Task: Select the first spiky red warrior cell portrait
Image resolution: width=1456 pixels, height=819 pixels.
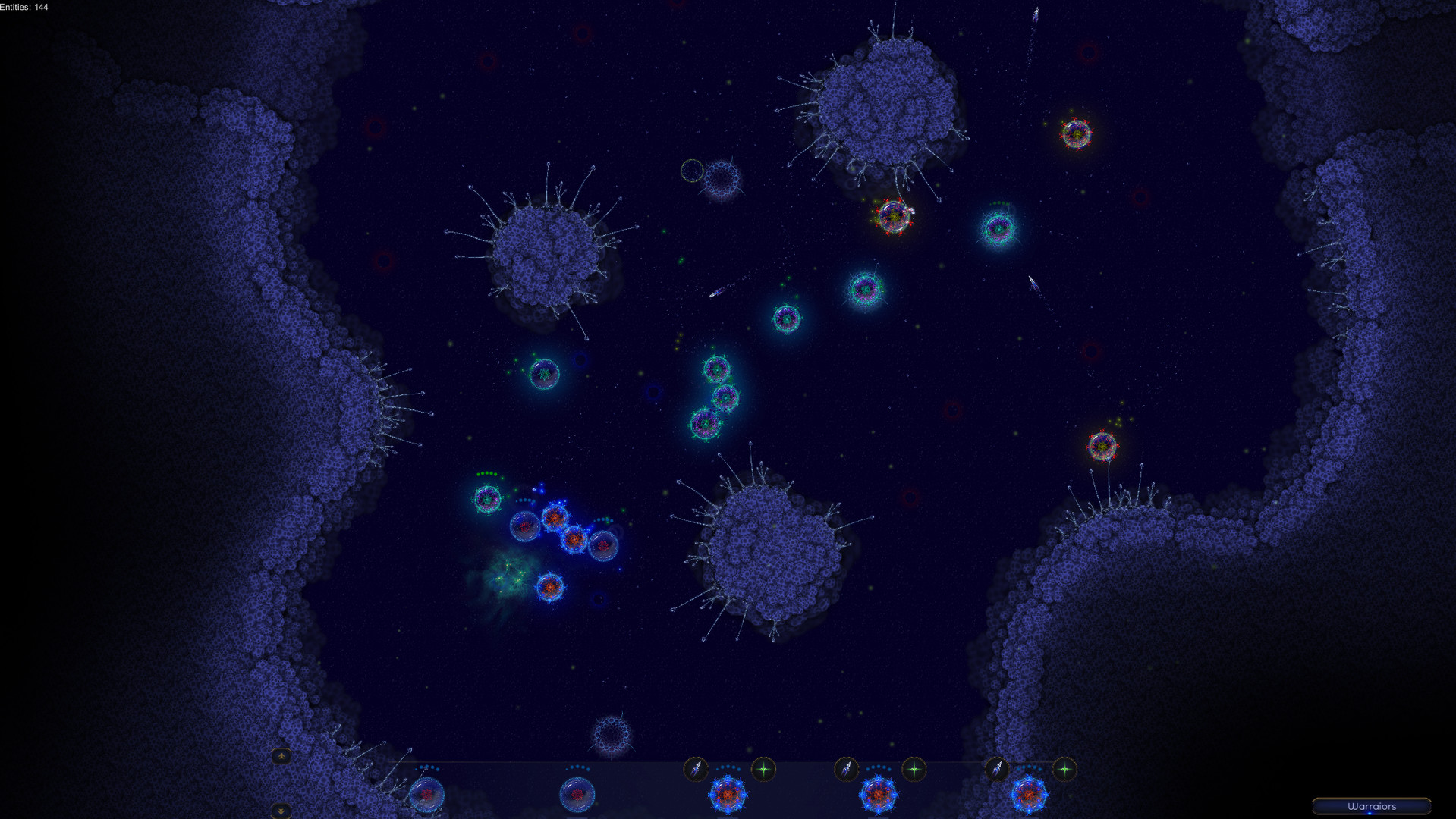Action: [x=730, y=795]
